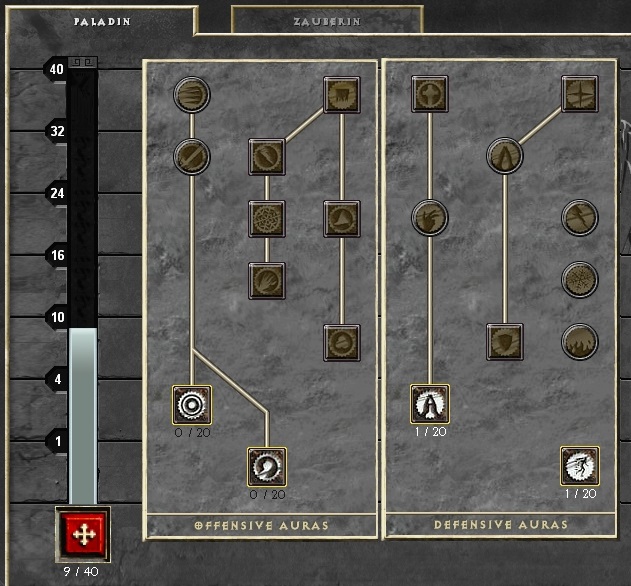Choose the square web-pattern icon in Offensive Auras

tap(267, 218)
